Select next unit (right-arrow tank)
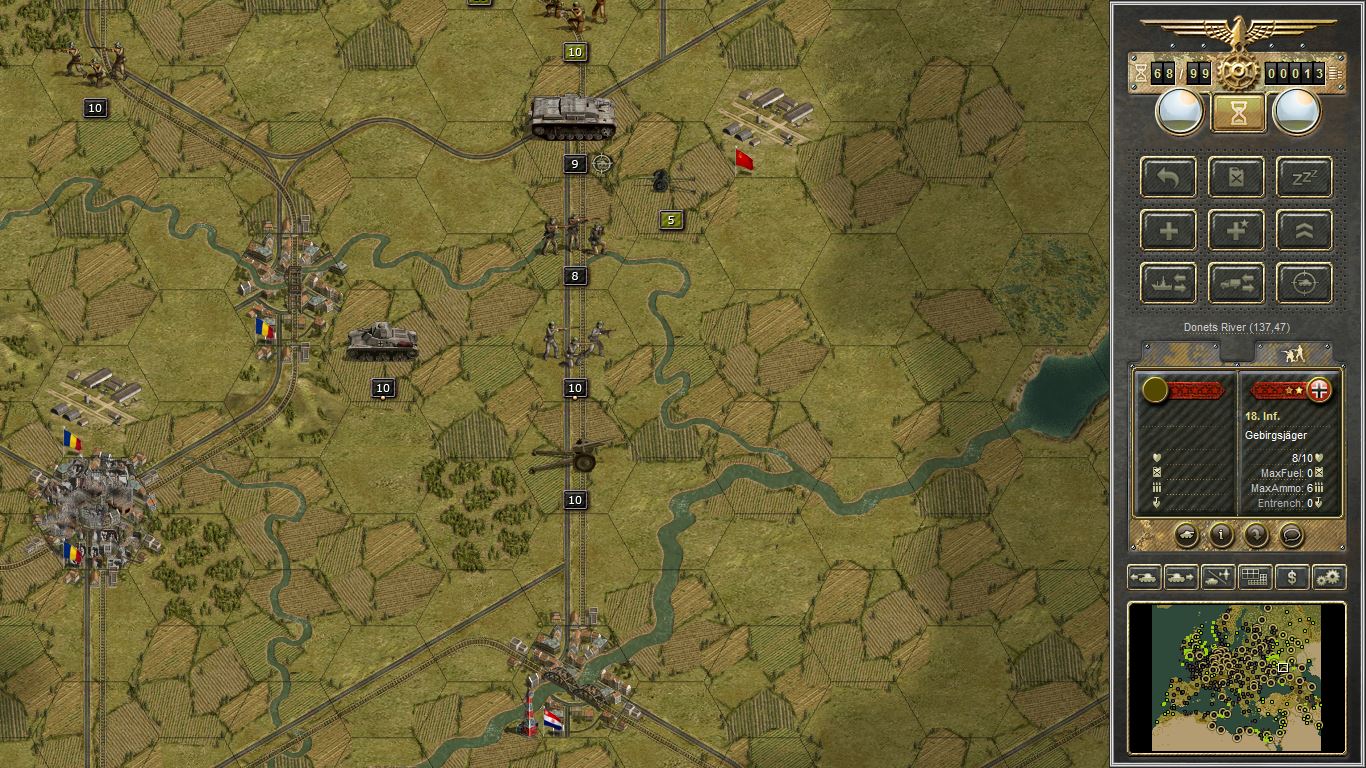The height and width of the screenshot is (768, 1366). (x=1181, y=577)
